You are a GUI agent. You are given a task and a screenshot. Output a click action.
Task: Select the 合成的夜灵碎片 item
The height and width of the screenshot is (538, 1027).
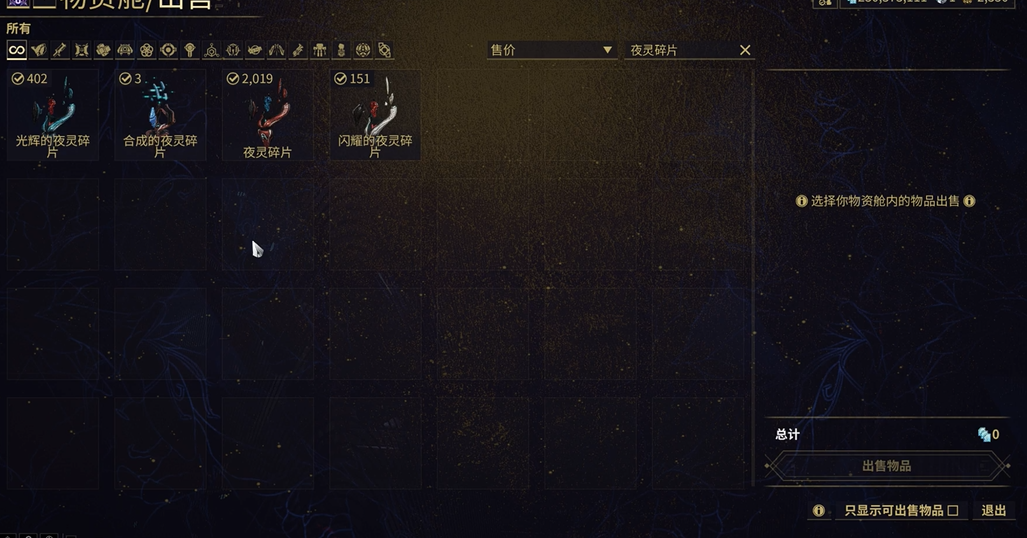point(160,114)
